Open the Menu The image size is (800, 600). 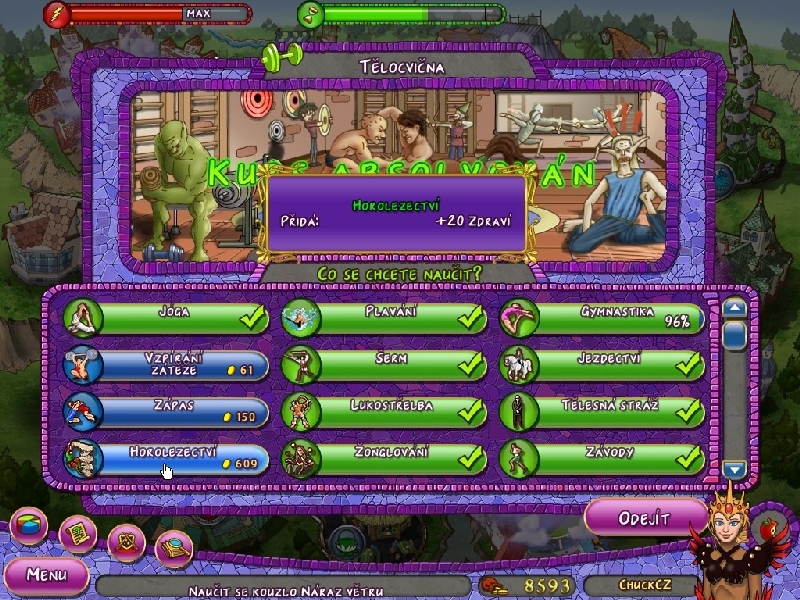click(x=46, y=574)
